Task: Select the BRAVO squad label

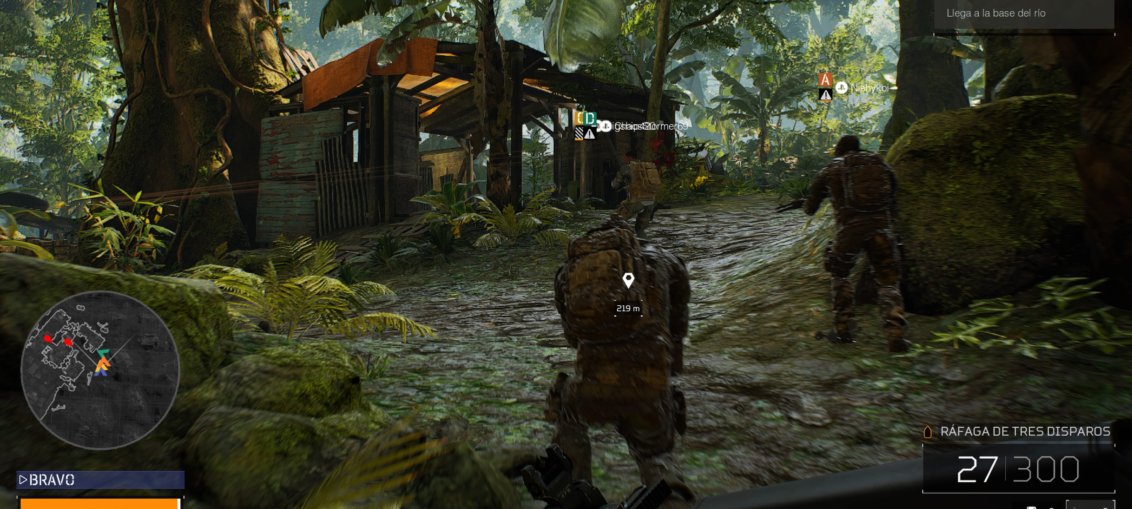Action: click(100, 480)
